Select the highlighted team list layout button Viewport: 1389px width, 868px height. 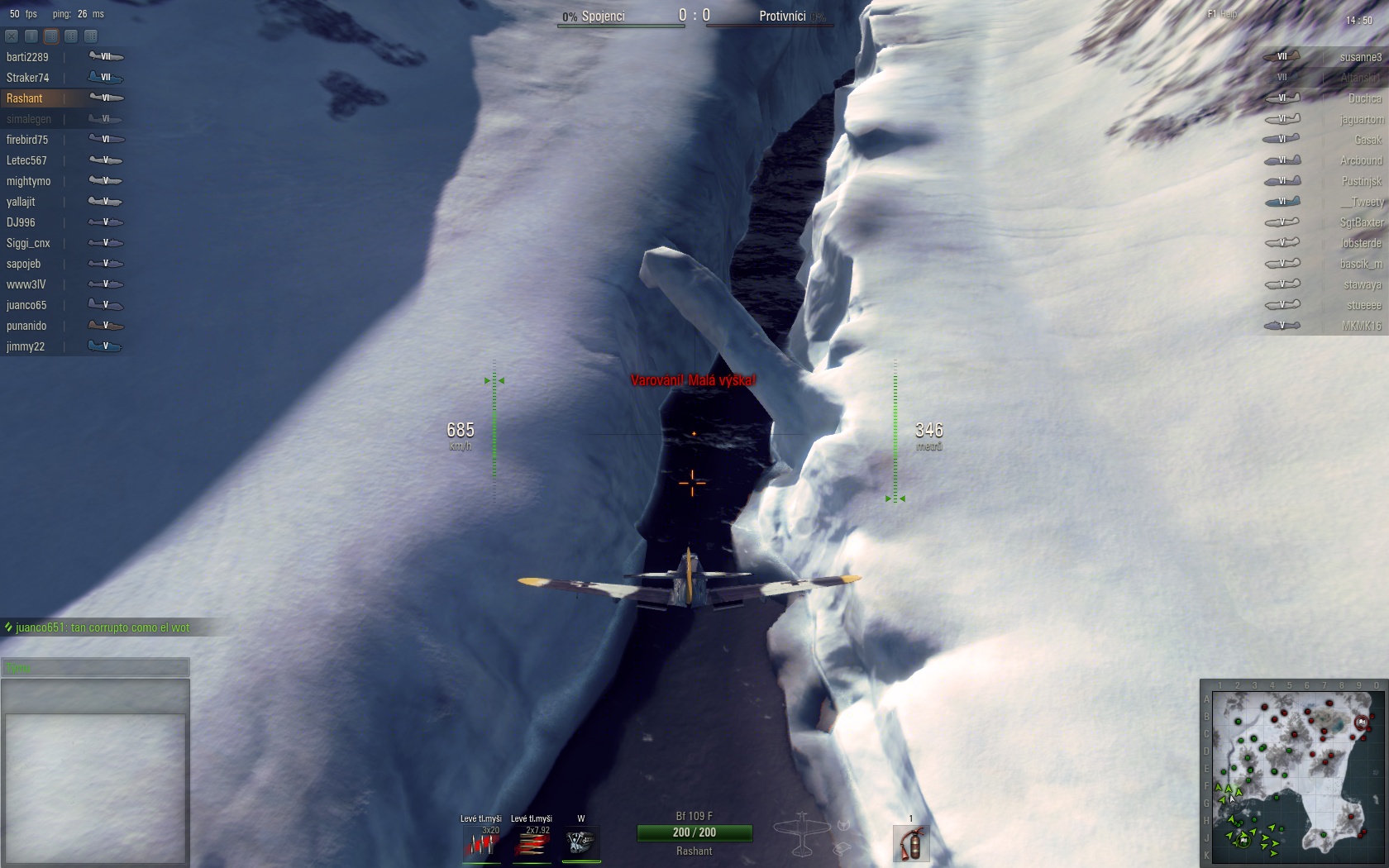click(x=51, y=36)
